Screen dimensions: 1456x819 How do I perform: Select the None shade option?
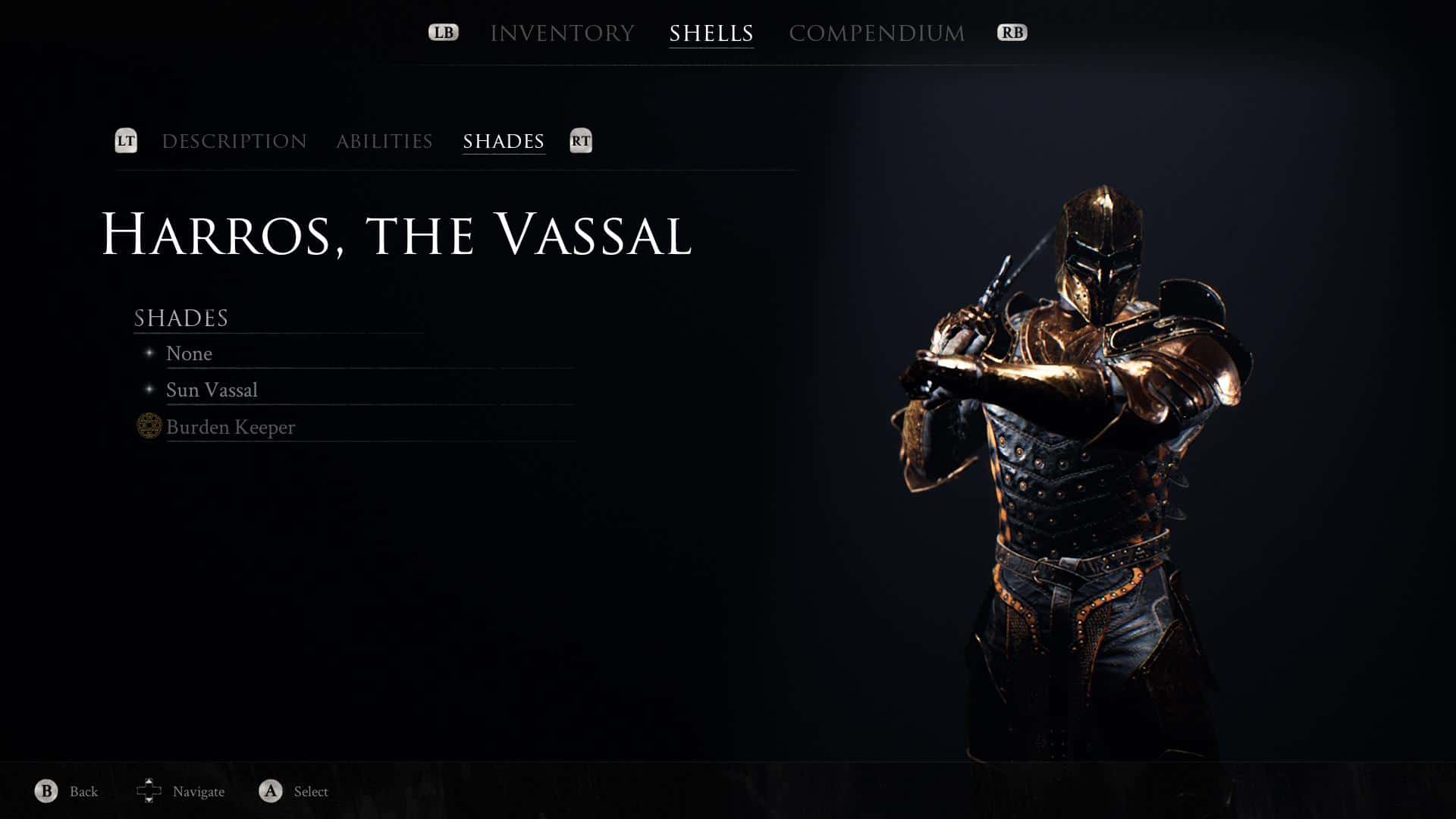click(189, 353)
